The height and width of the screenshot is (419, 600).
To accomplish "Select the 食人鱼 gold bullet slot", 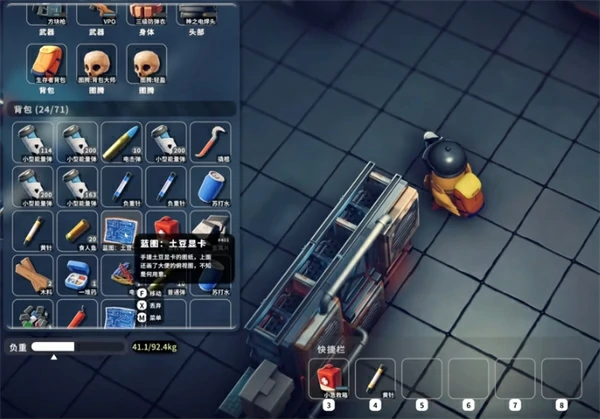I will [x=78, y=229].
